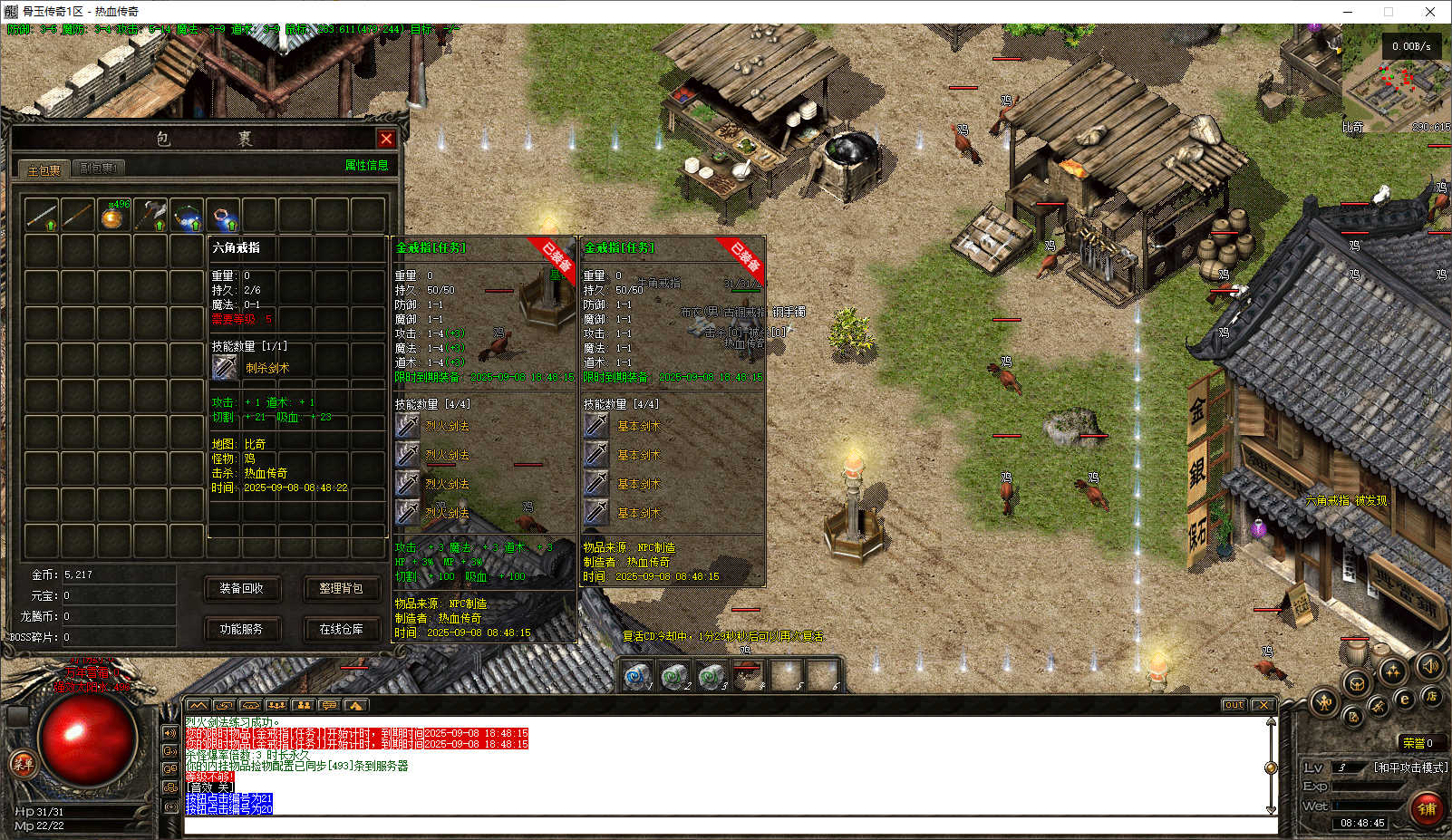Select the ring item slot
Image resolution: width=1452 pixels, height=840 pixels.
pos(223,216)
